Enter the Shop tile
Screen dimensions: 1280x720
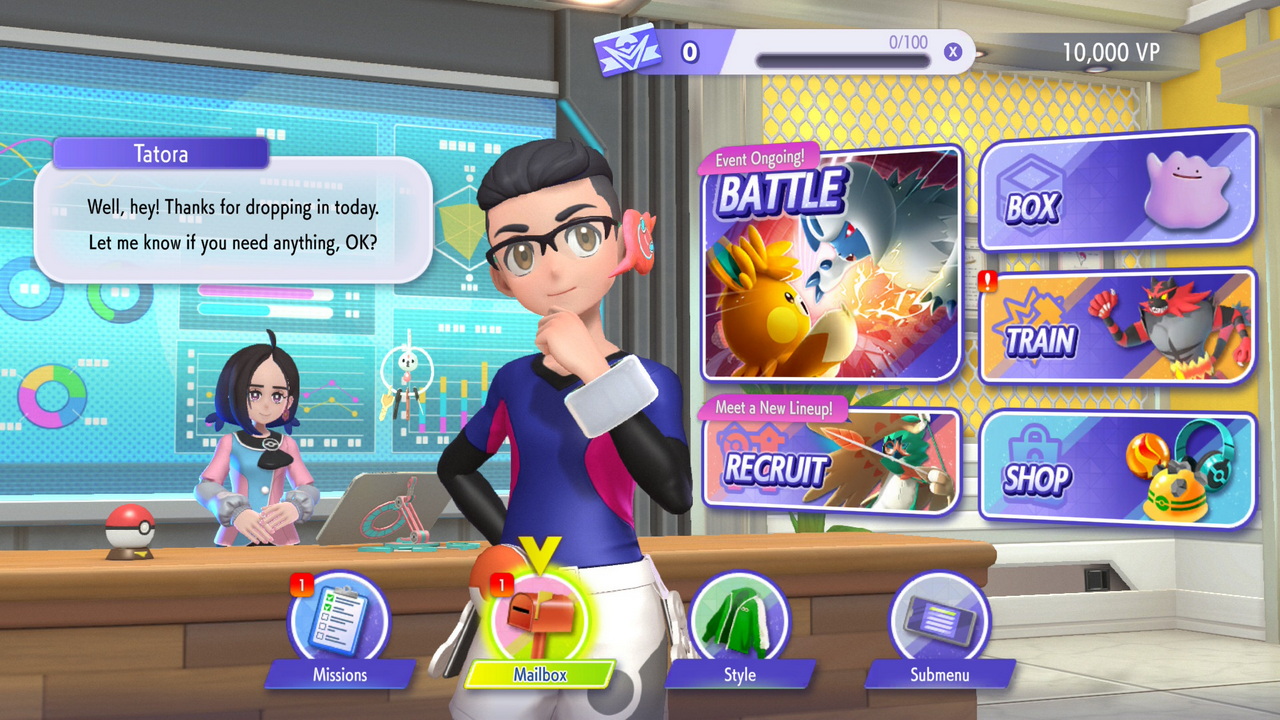(1117, 468)
